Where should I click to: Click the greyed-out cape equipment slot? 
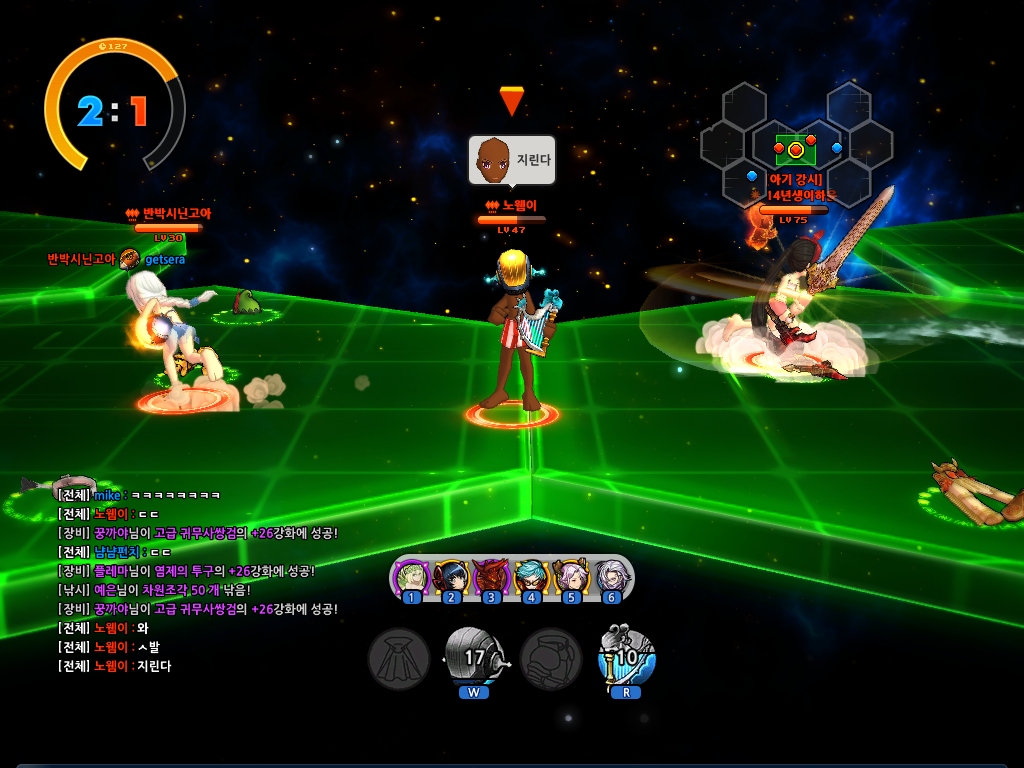click(399, 657)
